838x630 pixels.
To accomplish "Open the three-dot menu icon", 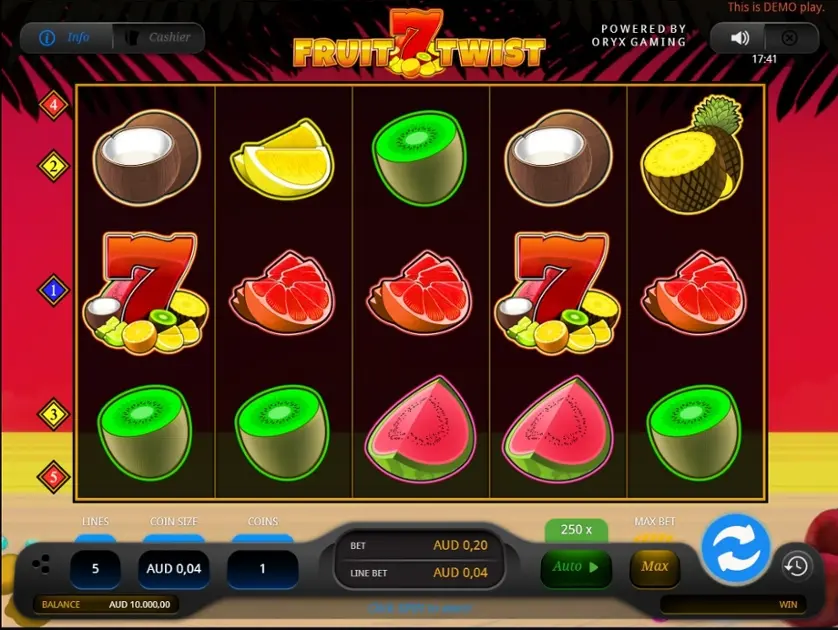I will click(41, 565).
